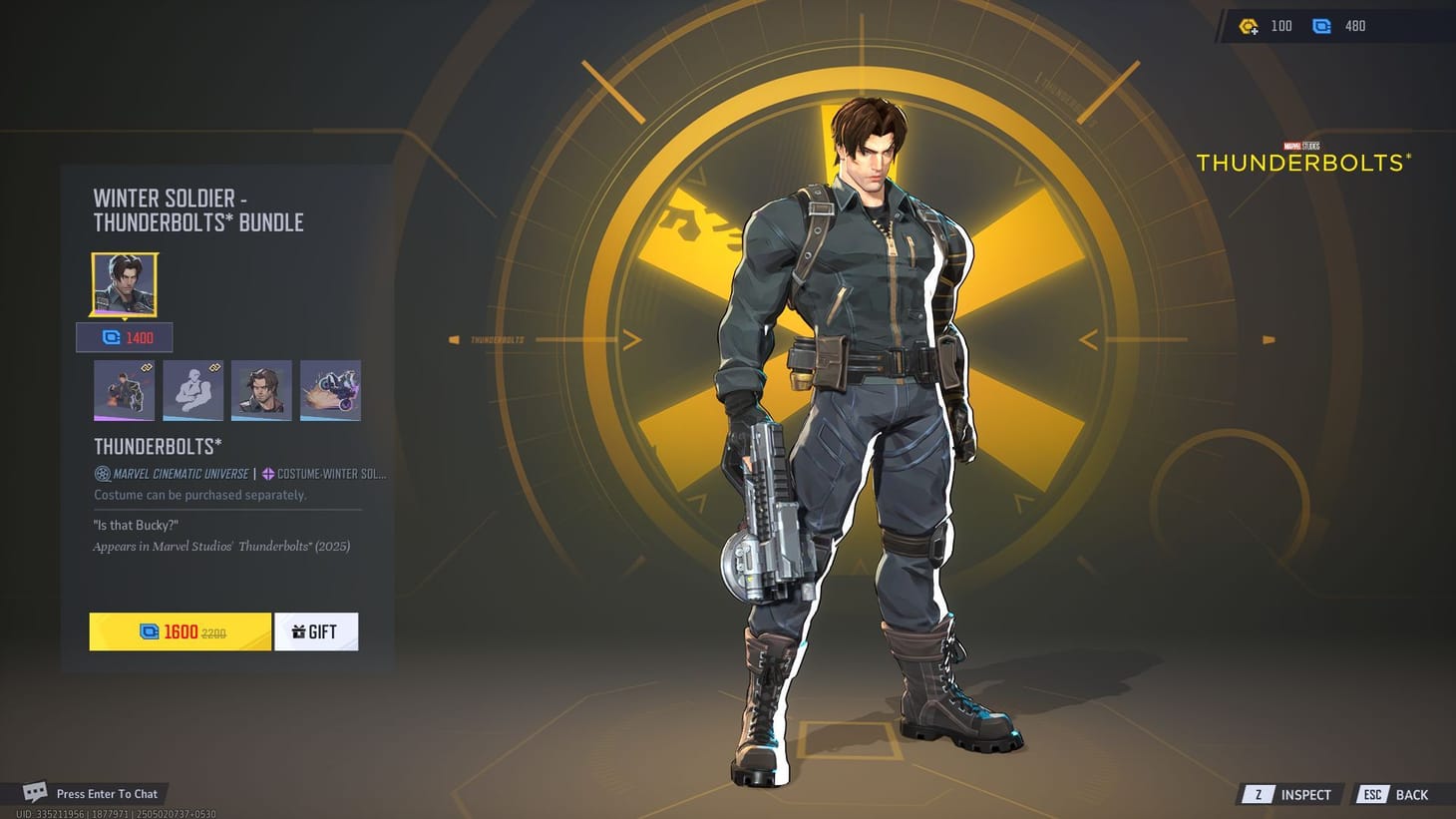Click the gift box icon on Gift button

point(297,630)
